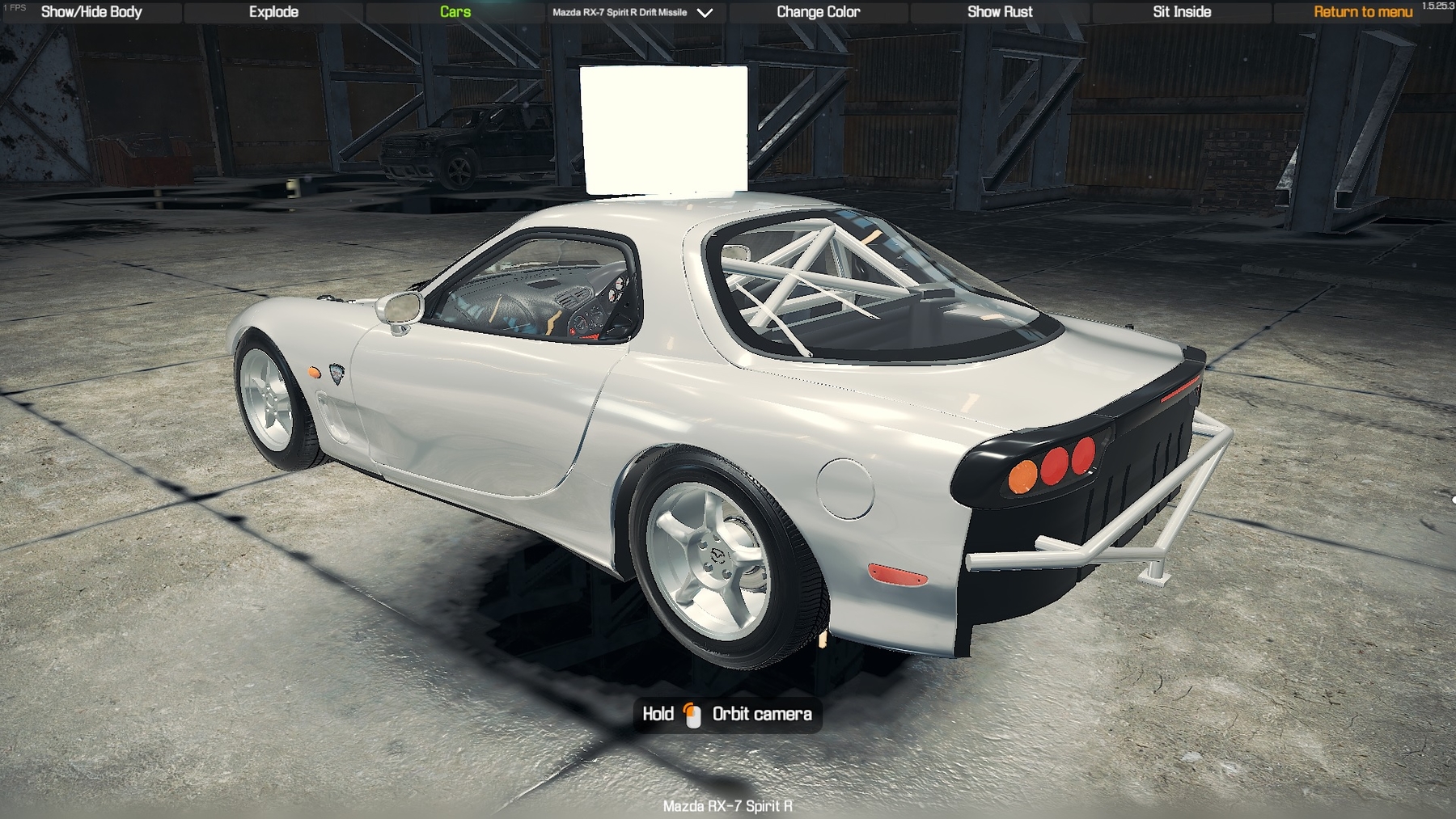
Task: Open the Mazda RX-7 car selection dropdown
Action: [x=633, y=12]
